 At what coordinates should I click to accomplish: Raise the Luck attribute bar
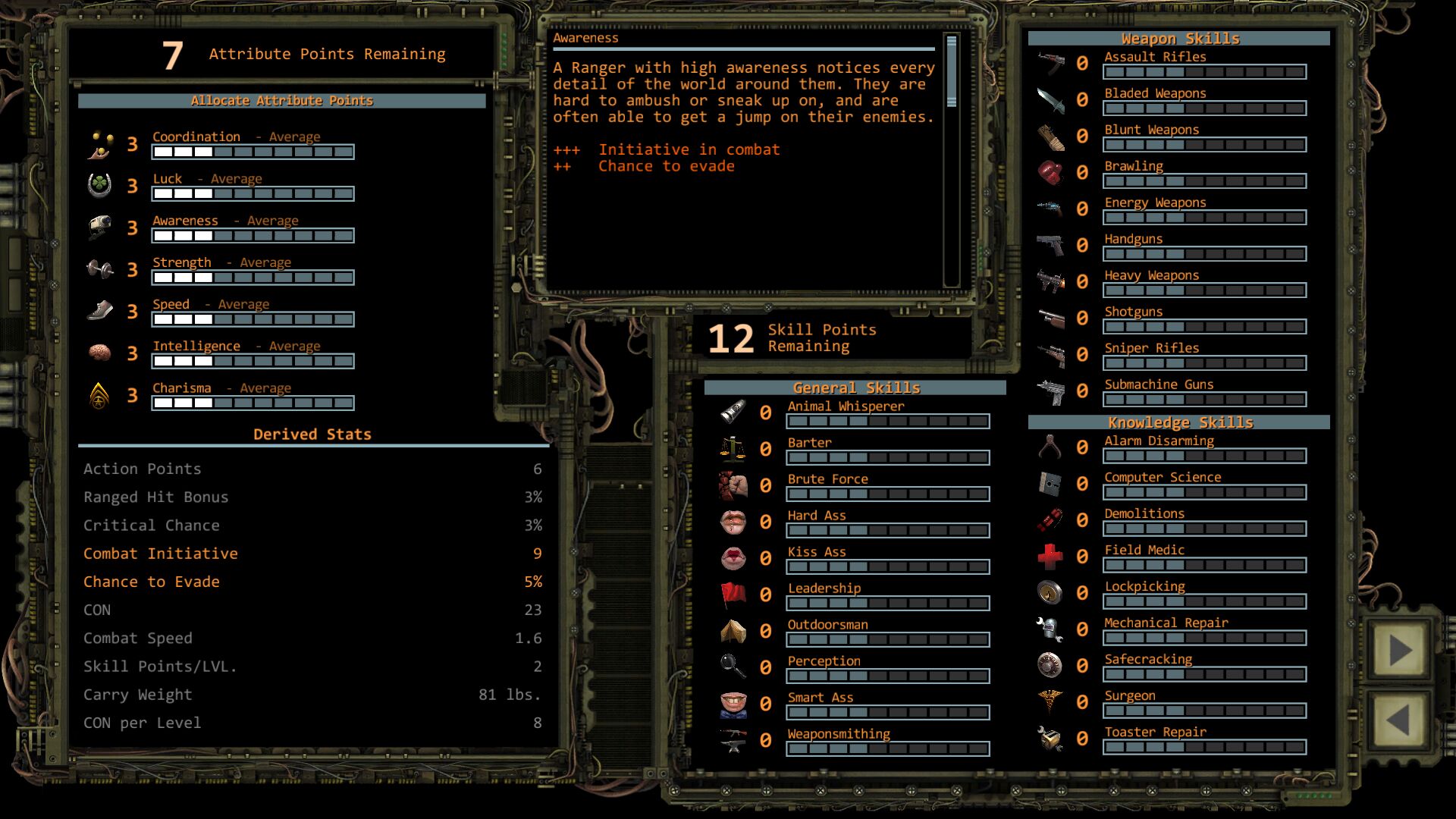(x=253, y=193)
